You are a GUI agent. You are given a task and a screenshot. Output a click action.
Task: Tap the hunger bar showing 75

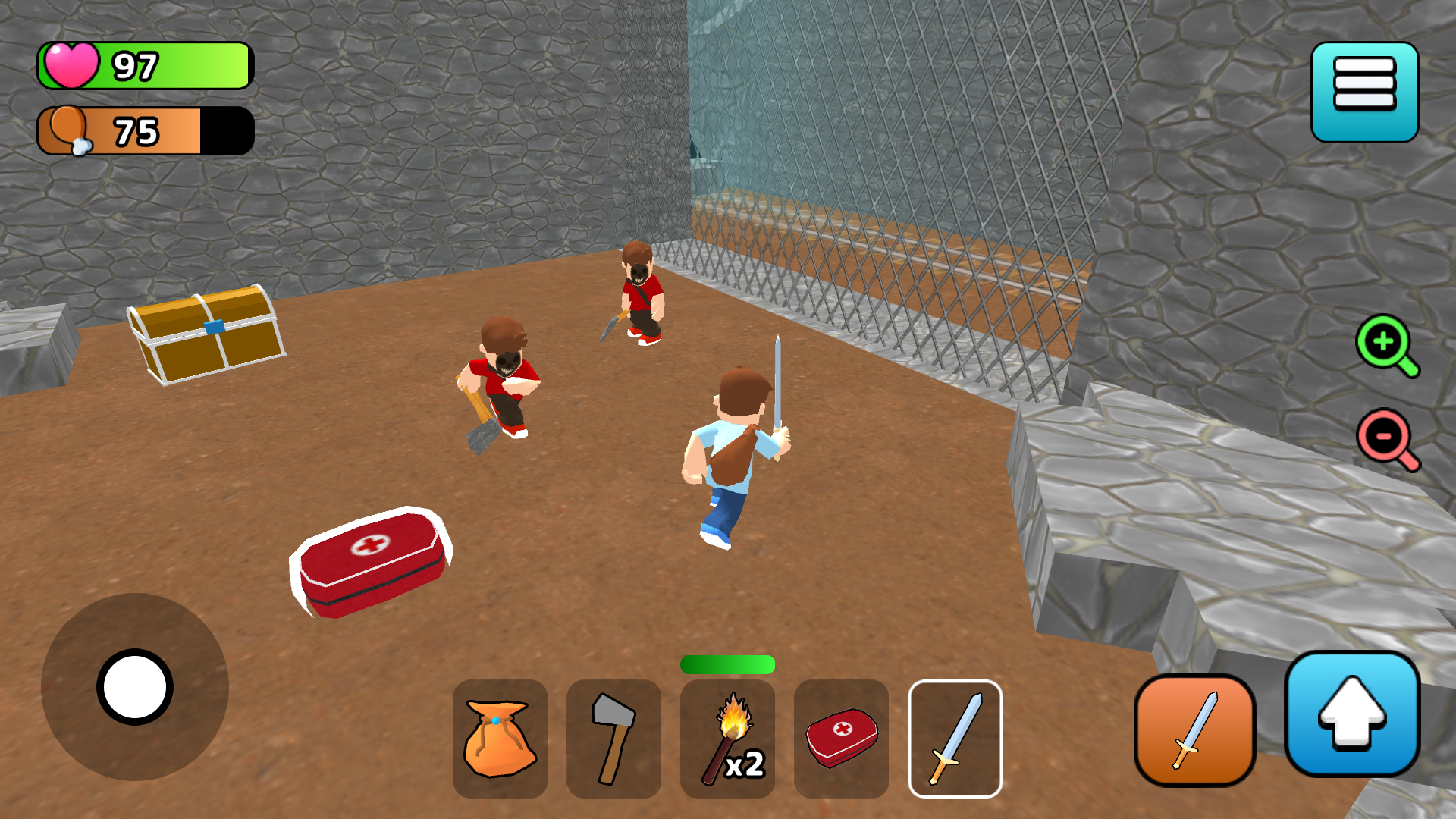pos(144,129)
